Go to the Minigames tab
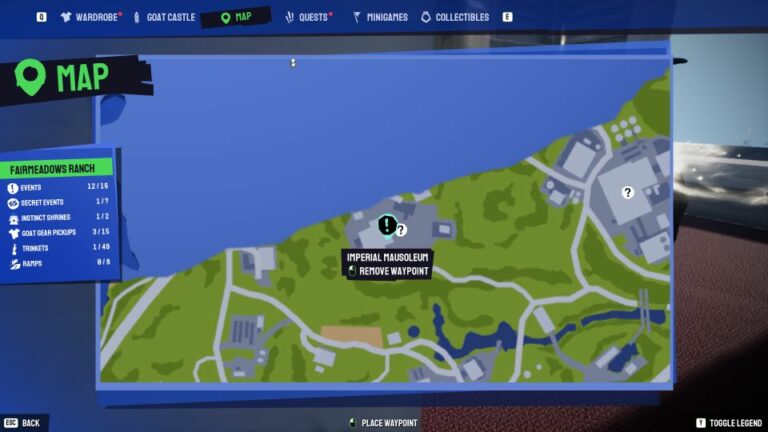The height and width of the screenshot is (432, 768). coord(378,17)
